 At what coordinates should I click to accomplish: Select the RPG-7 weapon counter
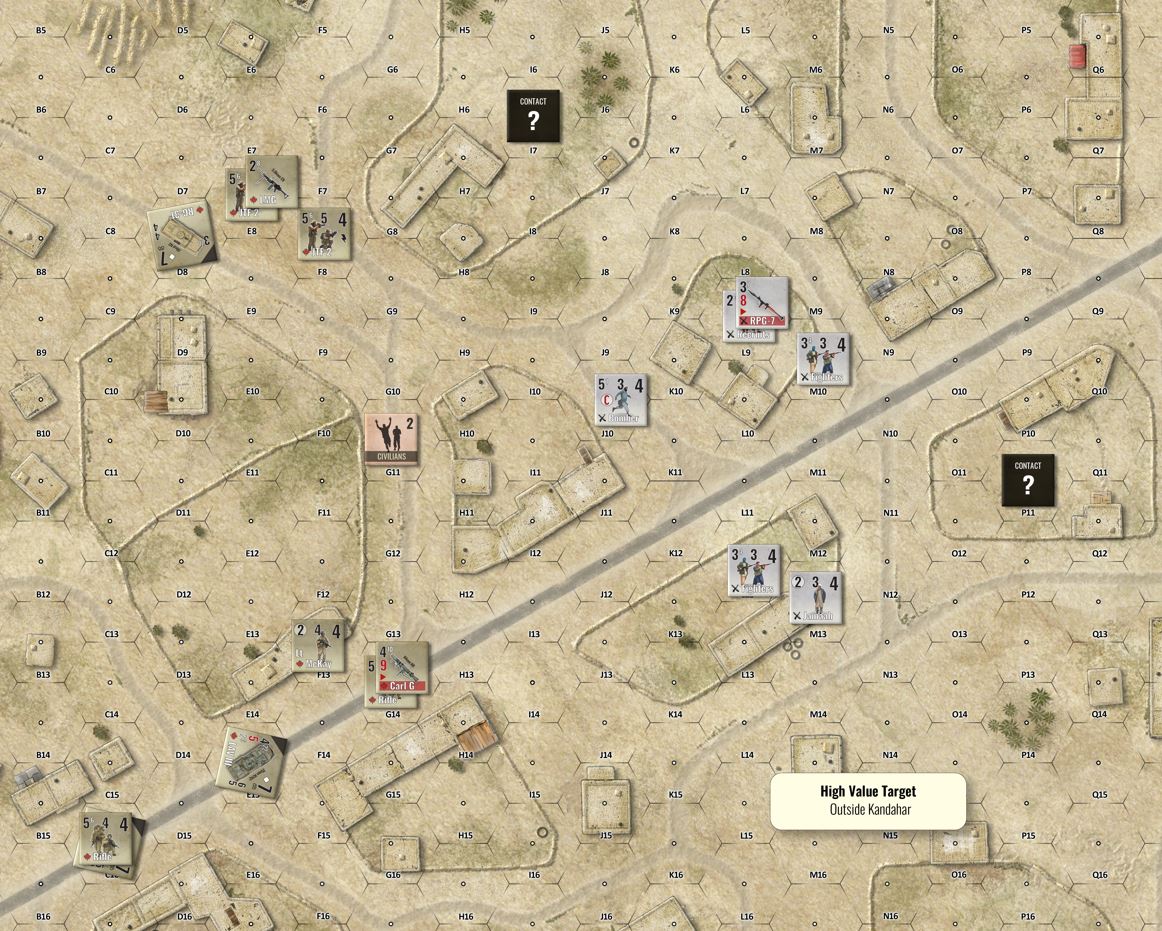(762, 302)
